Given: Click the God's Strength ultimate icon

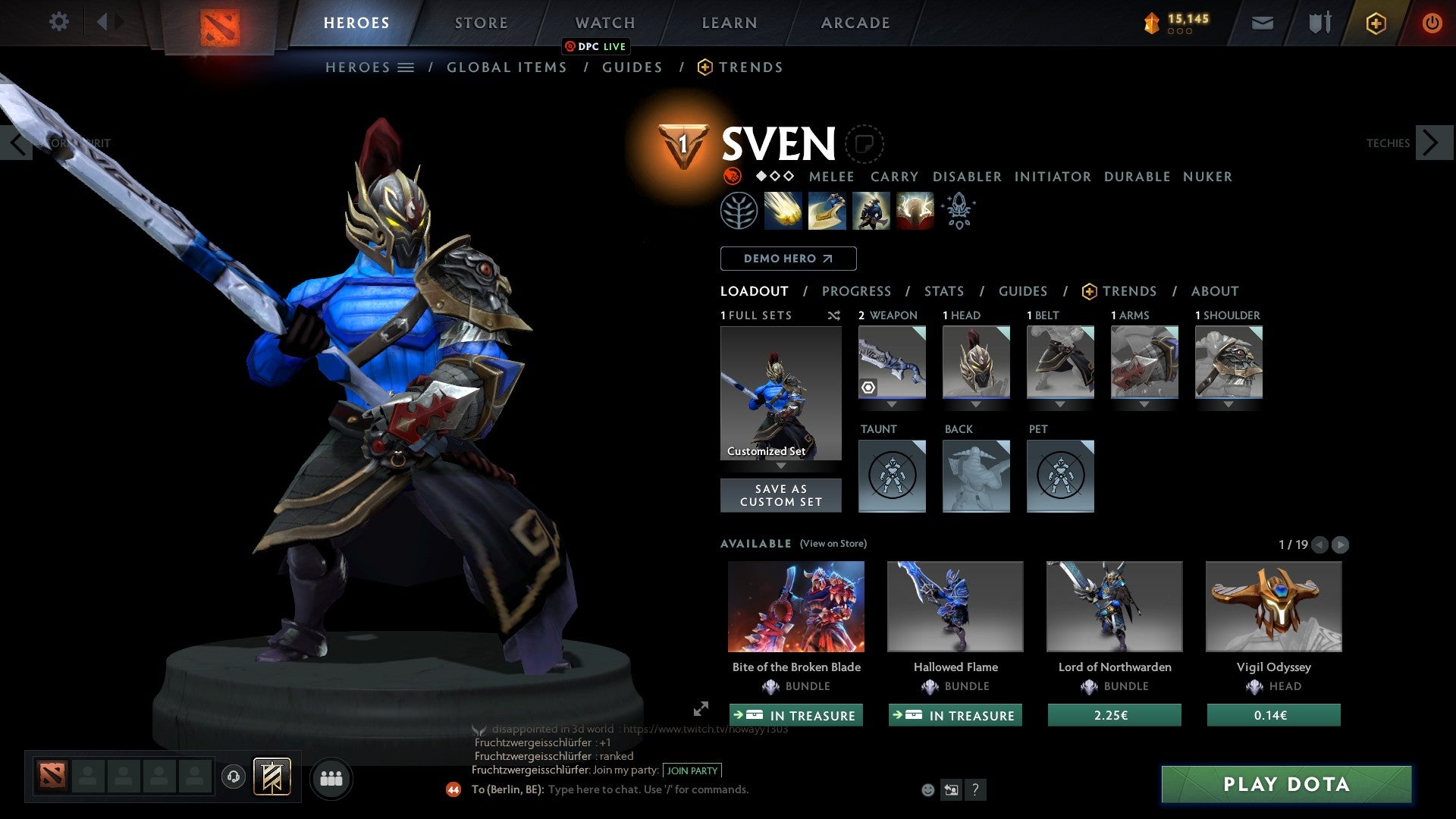Looking at the screenshot, I should (914, 211).
